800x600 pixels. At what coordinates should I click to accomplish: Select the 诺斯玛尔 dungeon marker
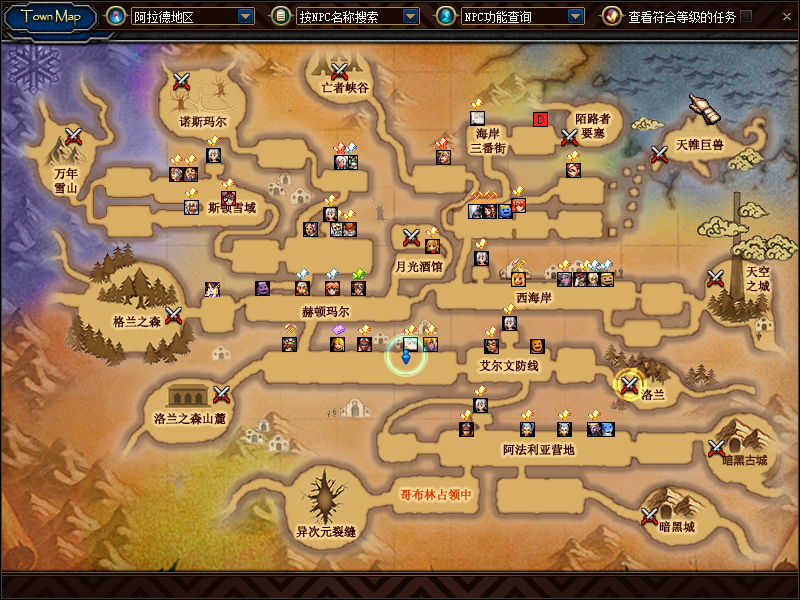181,81
